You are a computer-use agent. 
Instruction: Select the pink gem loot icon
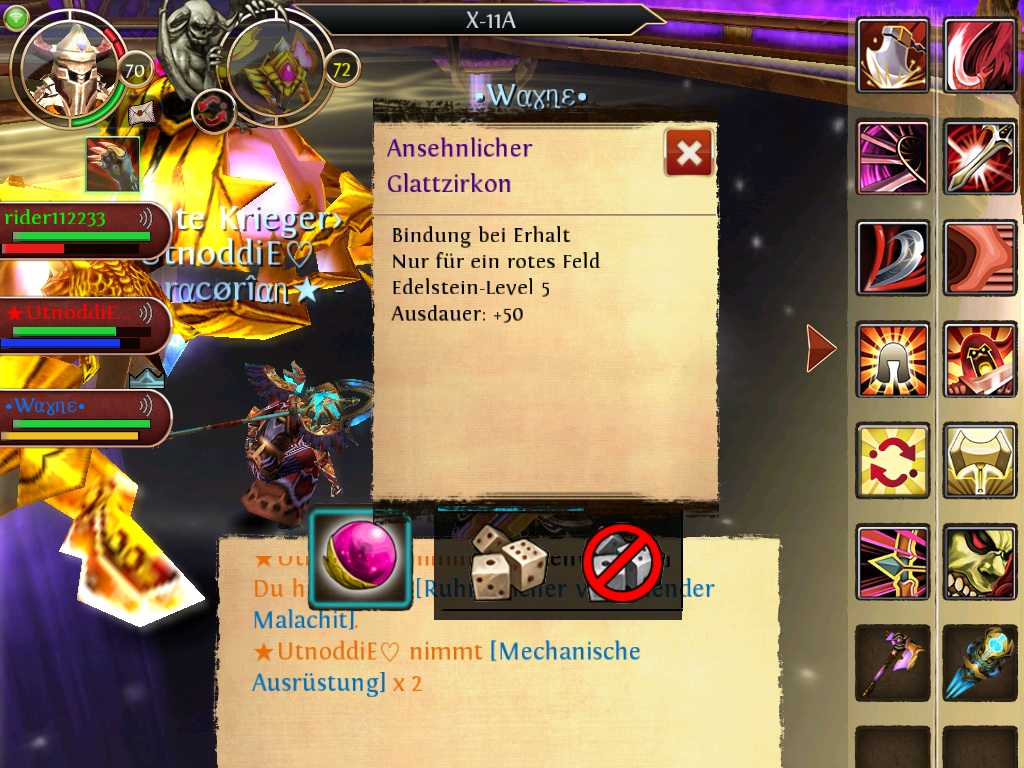360,561
